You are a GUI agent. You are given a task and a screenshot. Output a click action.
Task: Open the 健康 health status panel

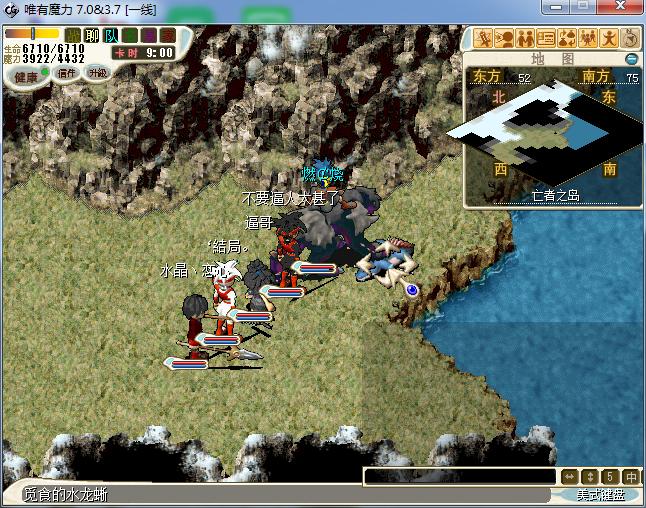tap(26, 76)
